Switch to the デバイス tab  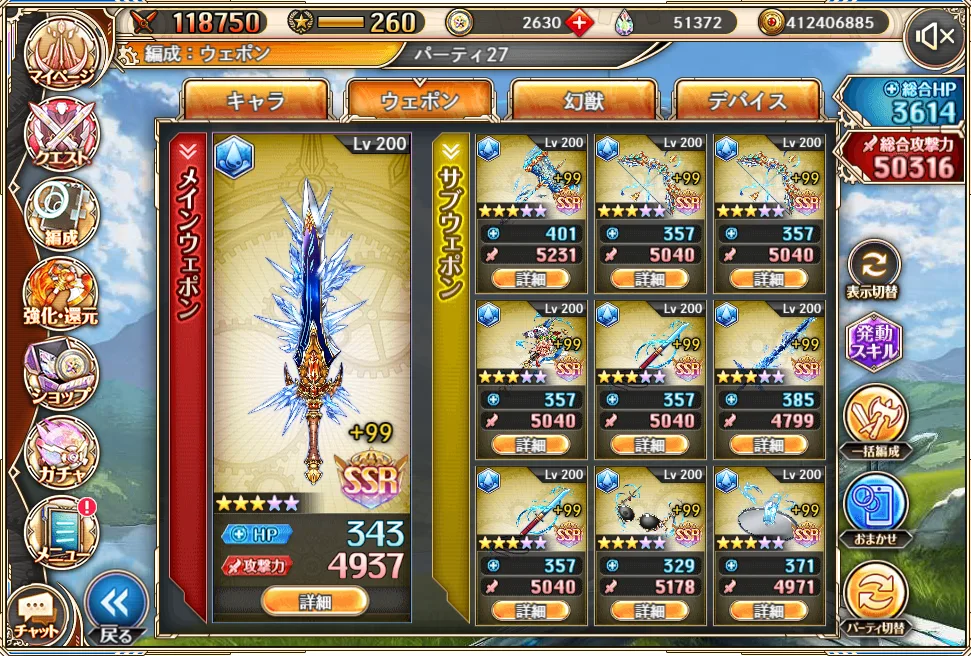[747, 100]
